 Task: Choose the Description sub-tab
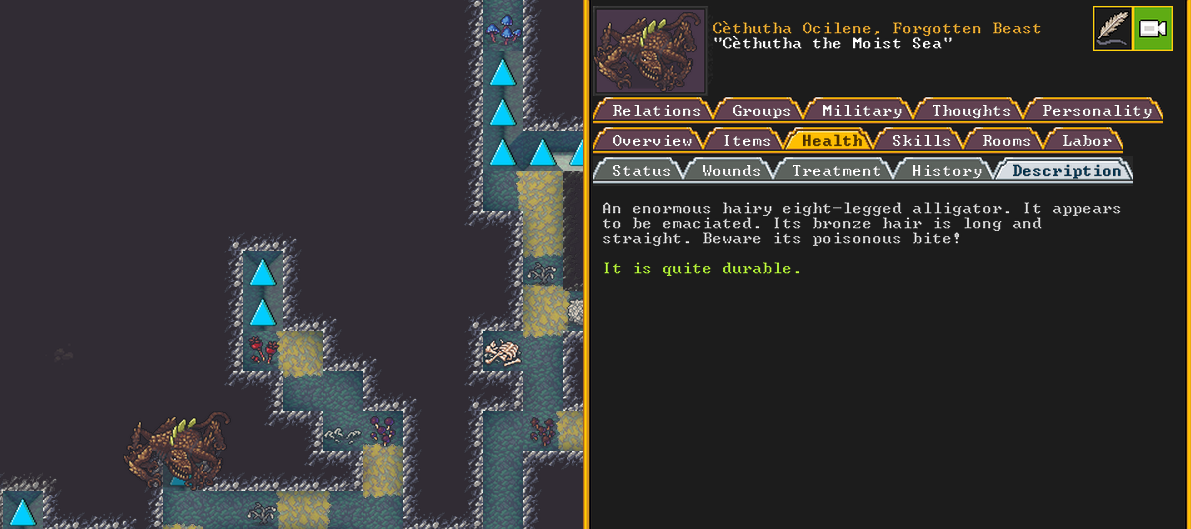(1066, 171)
